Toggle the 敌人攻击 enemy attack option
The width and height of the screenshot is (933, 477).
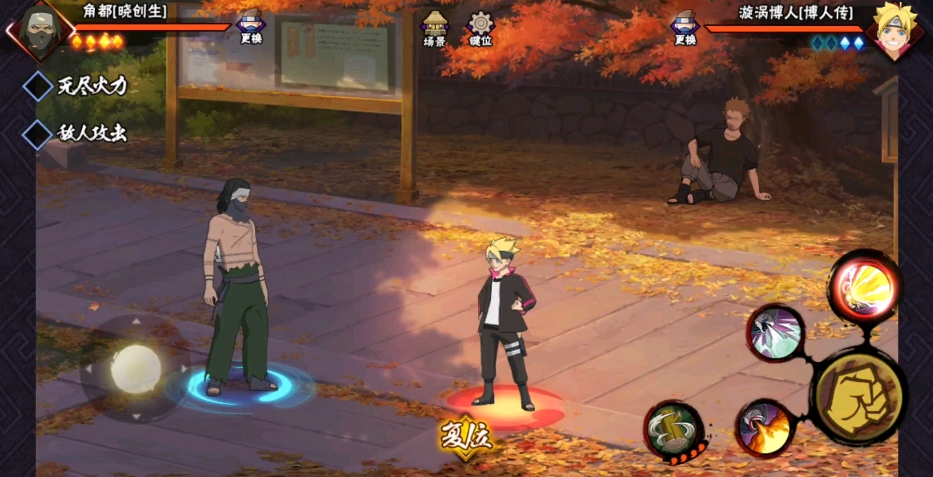click(x=39, y=133)
